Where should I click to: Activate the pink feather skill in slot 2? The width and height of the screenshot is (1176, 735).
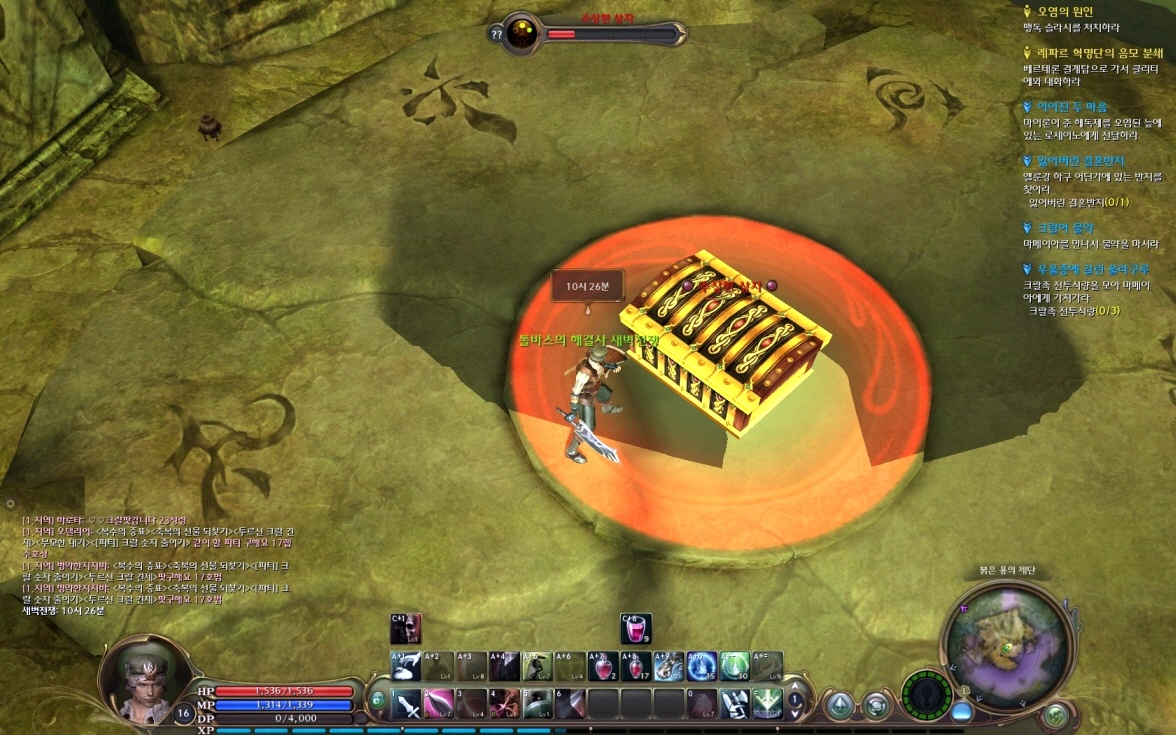coord(440,704)
